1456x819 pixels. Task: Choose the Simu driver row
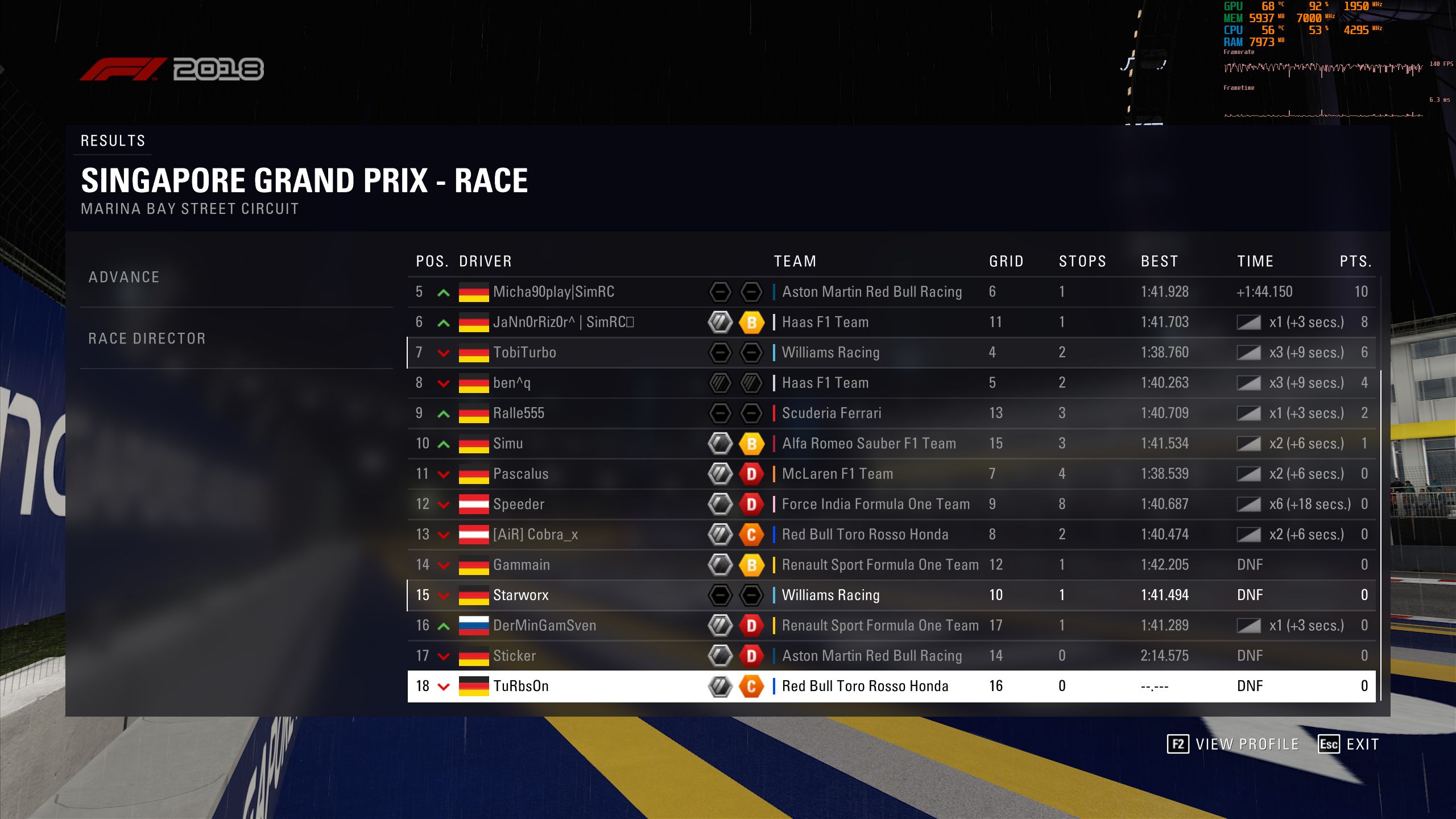click(508, 444)
